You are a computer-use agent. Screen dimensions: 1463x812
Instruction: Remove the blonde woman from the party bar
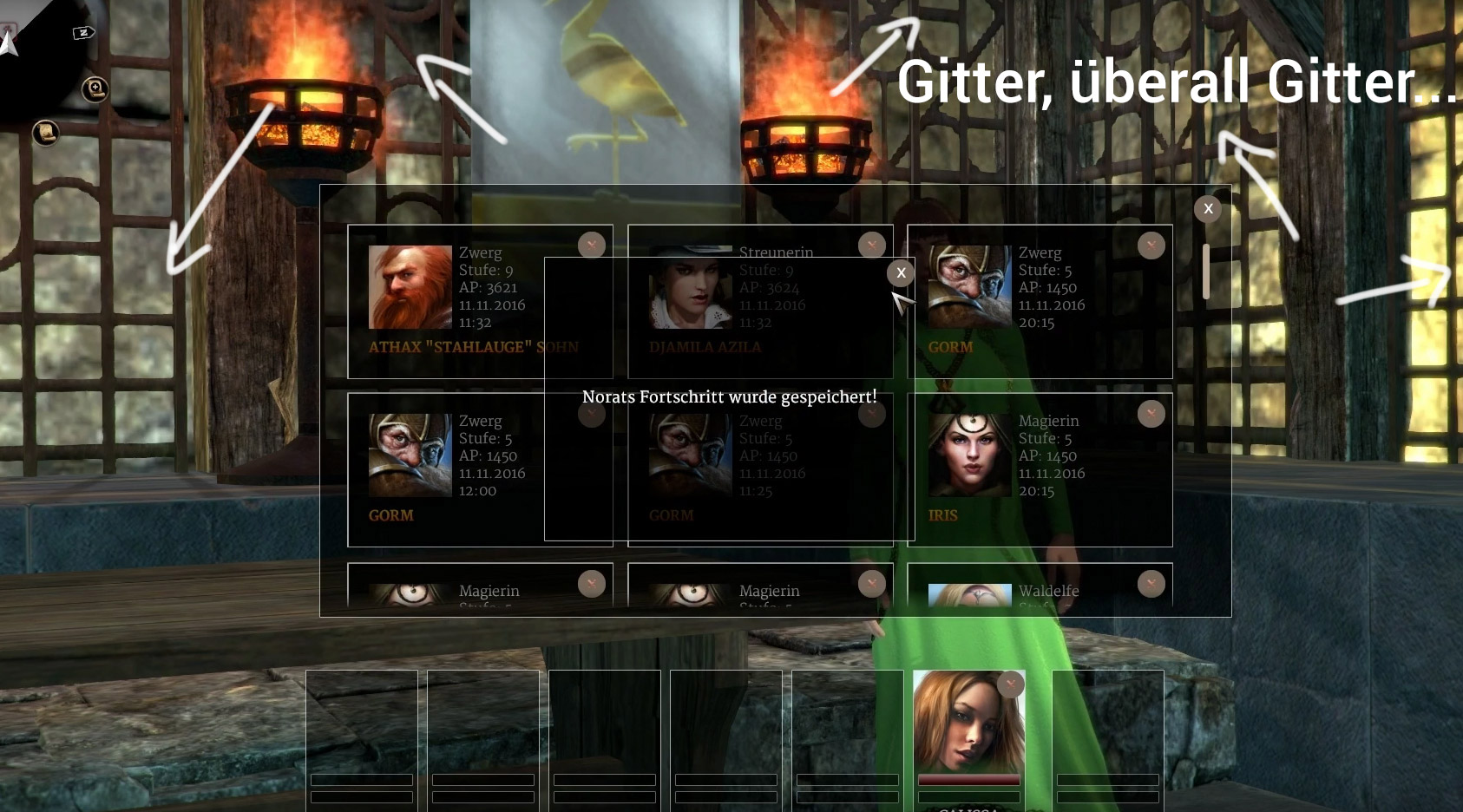coord(1010,684)
